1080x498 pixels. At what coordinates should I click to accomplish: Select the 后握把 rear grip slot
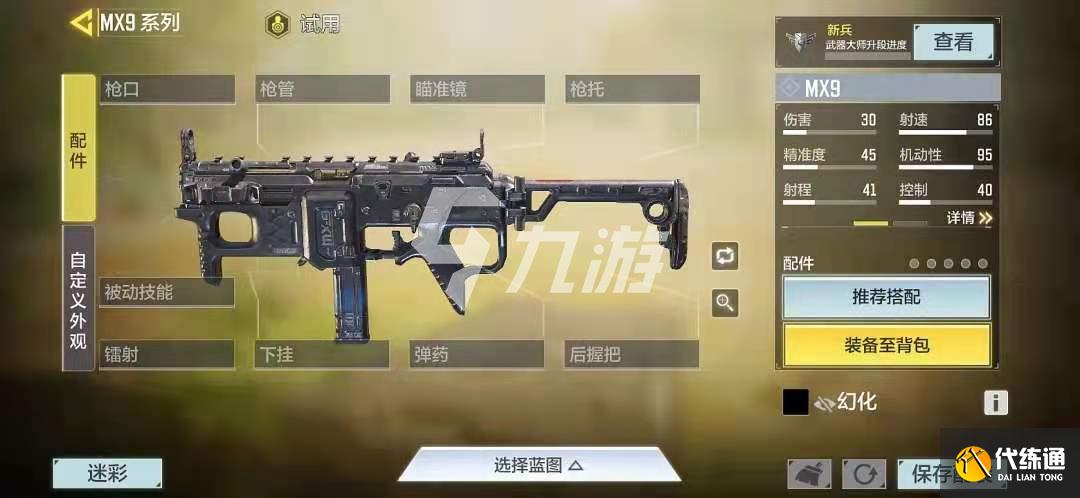coord(632,354)
